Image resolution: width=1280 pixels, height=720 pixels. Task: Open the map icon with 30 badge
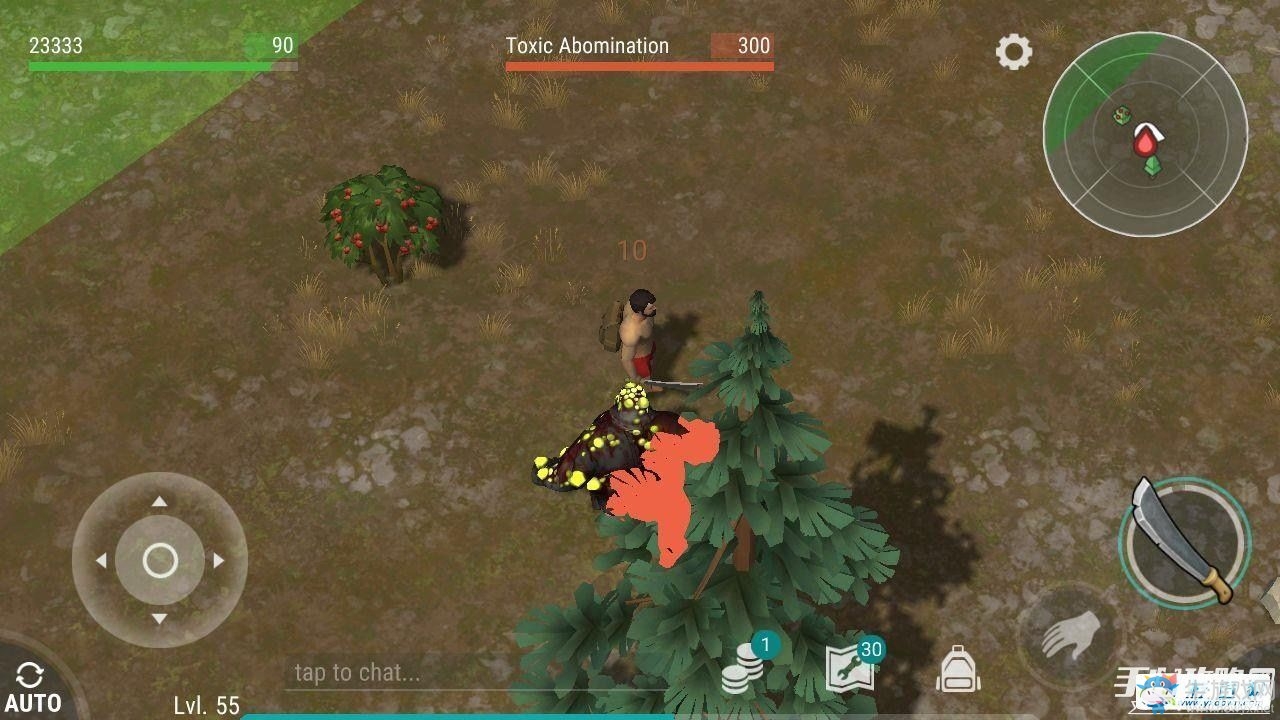click(851, 668)
